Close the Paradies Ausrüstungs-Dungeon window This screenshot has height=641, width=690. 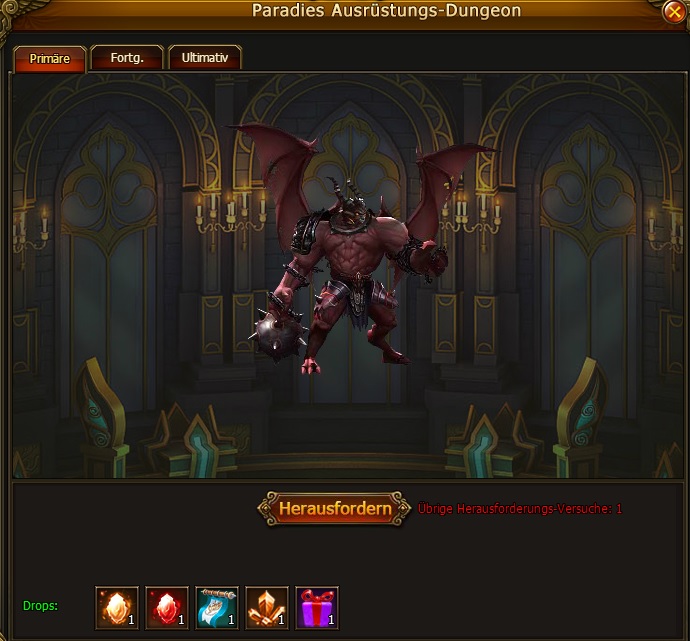pos(673,12)
